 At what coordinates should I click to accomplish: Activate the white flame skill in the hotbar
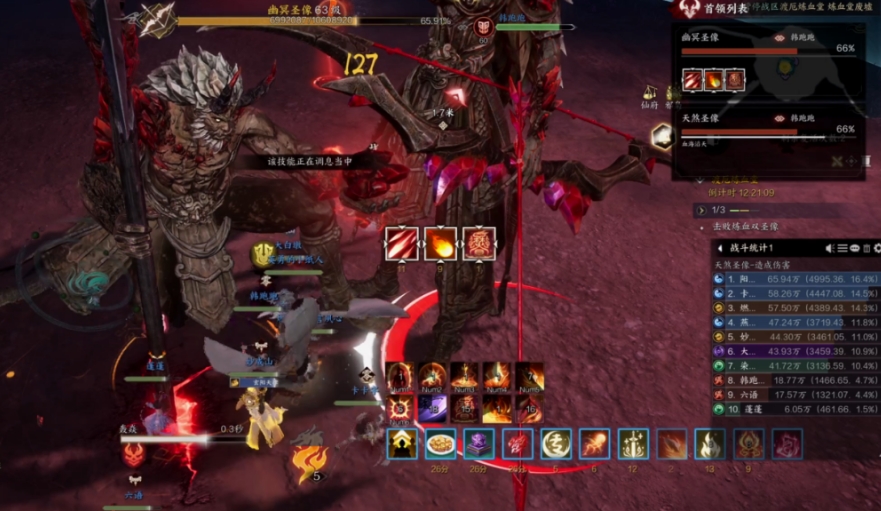pyautogui.click(x=710, y=444)
